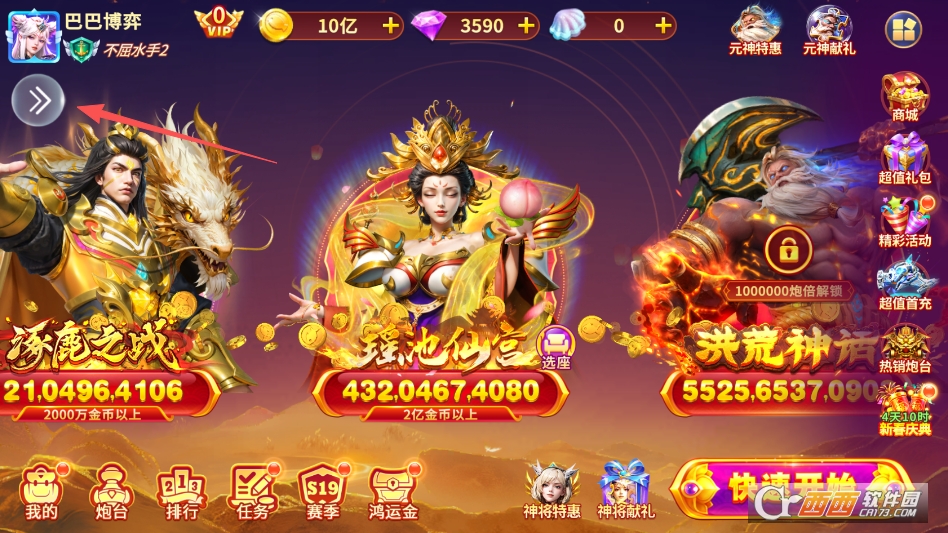948x533 pixels.
Task: View the 排行 leaderboard
Action: tap(181, 493)
